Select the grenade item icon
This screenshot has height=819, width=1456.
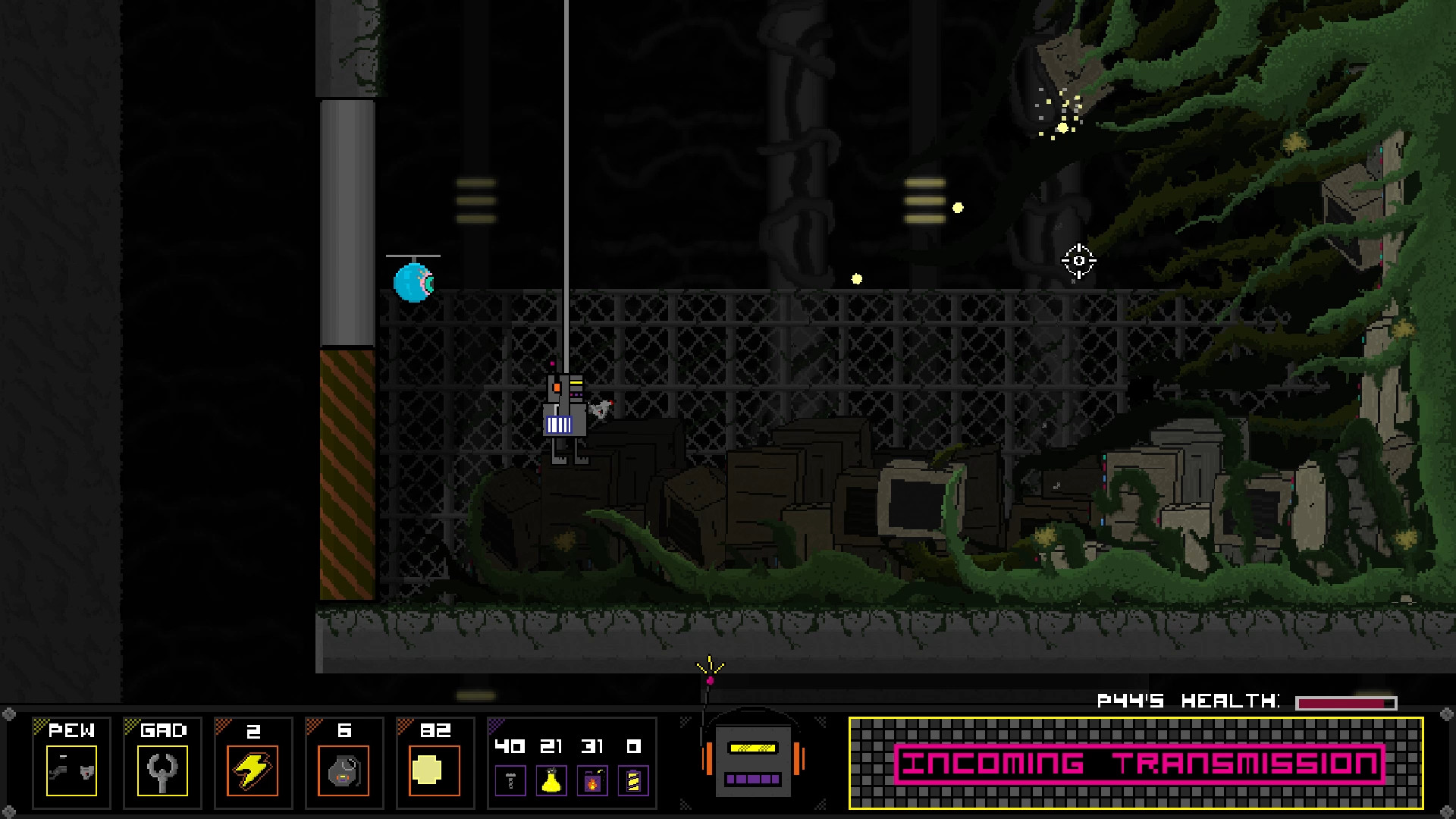[345, 769]
